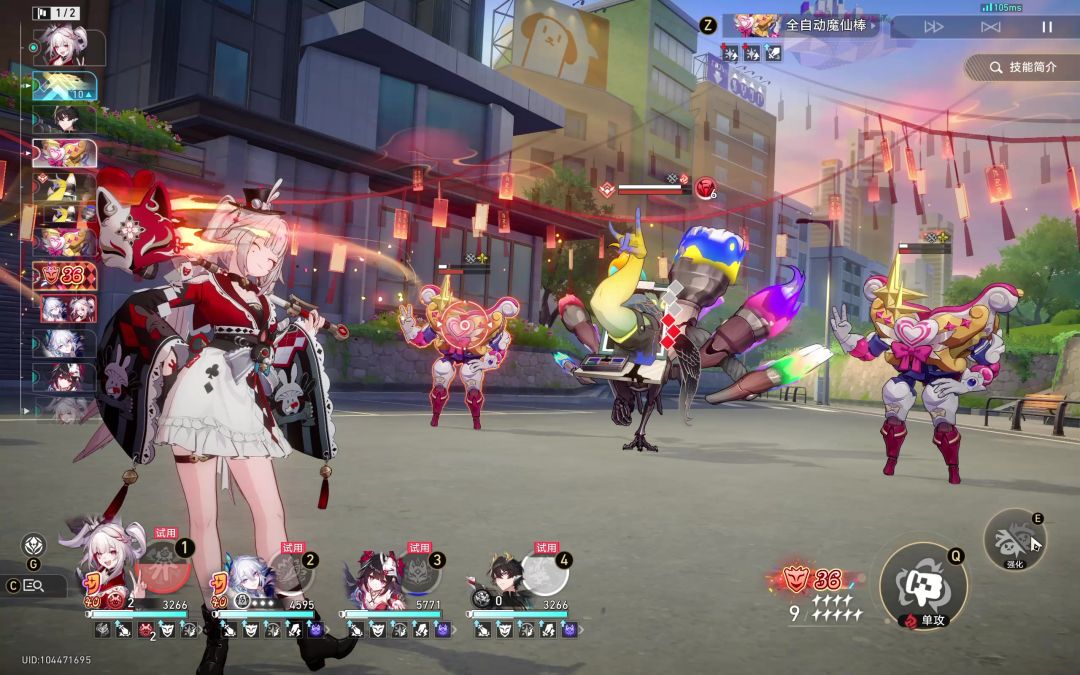Image resolution: width=1080 pixels, height=675 pixels.
Task: Select the red 36 mask card in turn order
Action: [65, 275]
